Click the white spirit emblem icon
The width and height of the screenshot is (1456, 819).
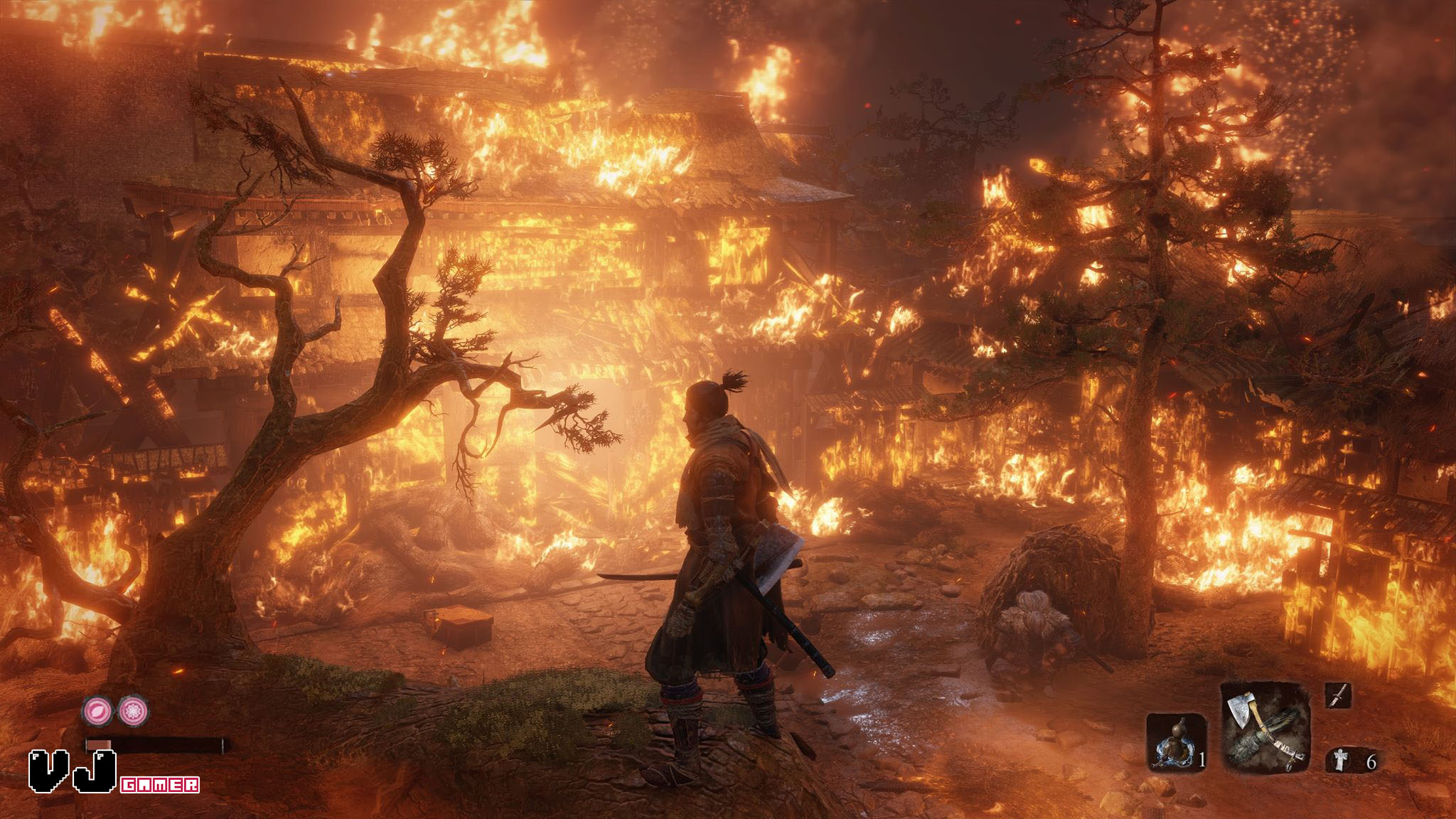tap(1337, 761)
